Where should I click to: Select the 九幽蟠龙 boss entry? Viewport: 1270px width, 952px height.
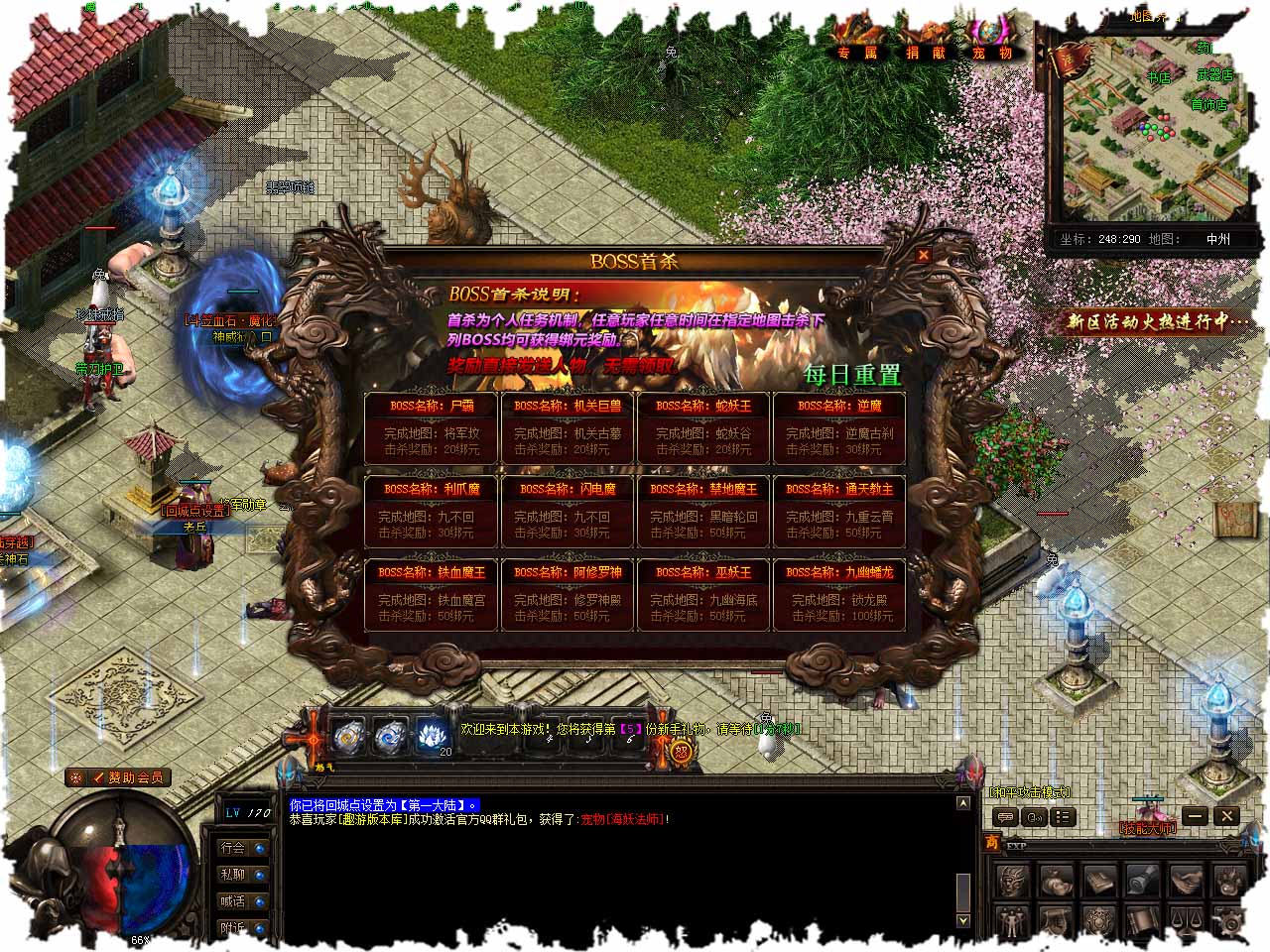pos(839,594)
